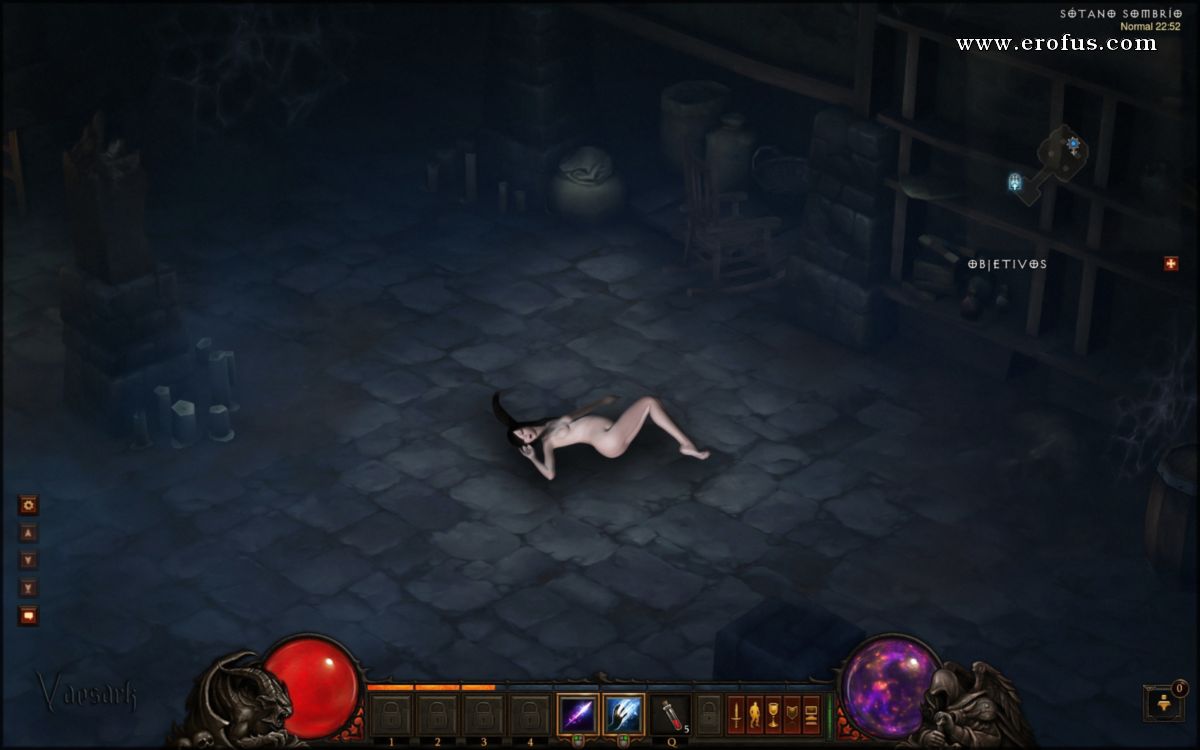Click the chat up arrow button
The width and height of the screenshot is (1200, 750).
[x=28, y=534]
